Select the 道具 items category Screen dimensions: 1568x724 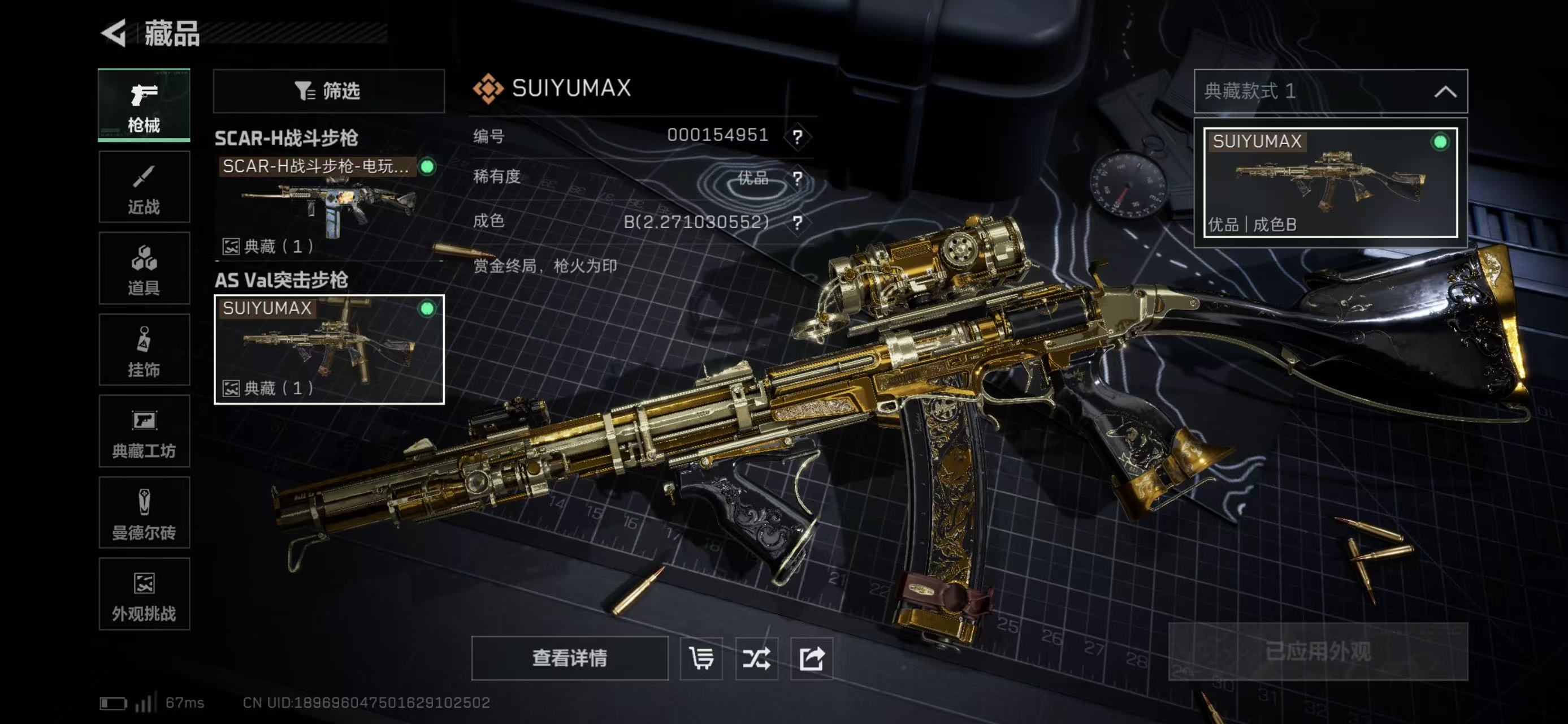pos(144,268)
